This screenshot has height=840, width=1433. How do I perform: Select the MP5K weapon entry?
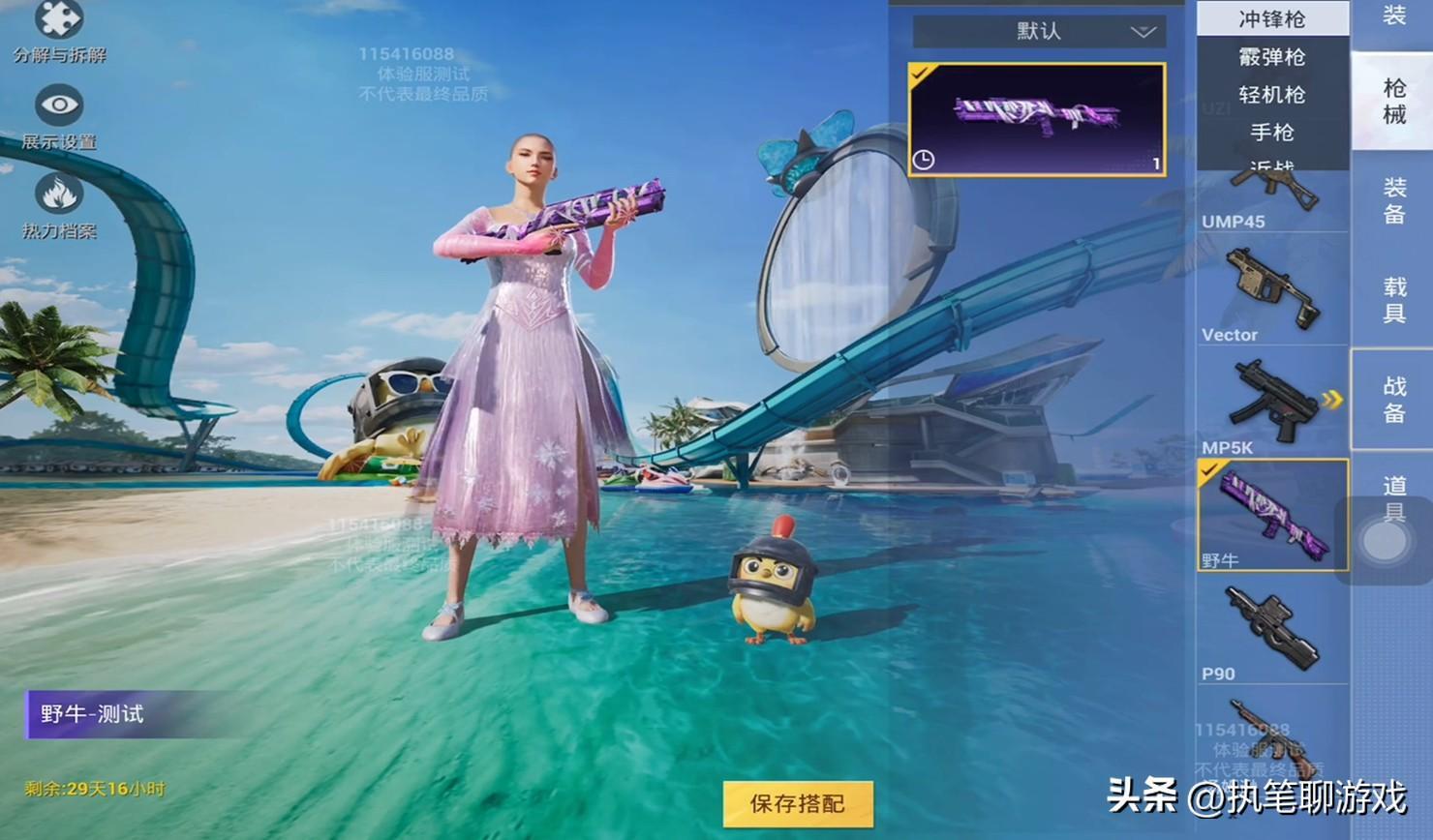pos(1271,404)
